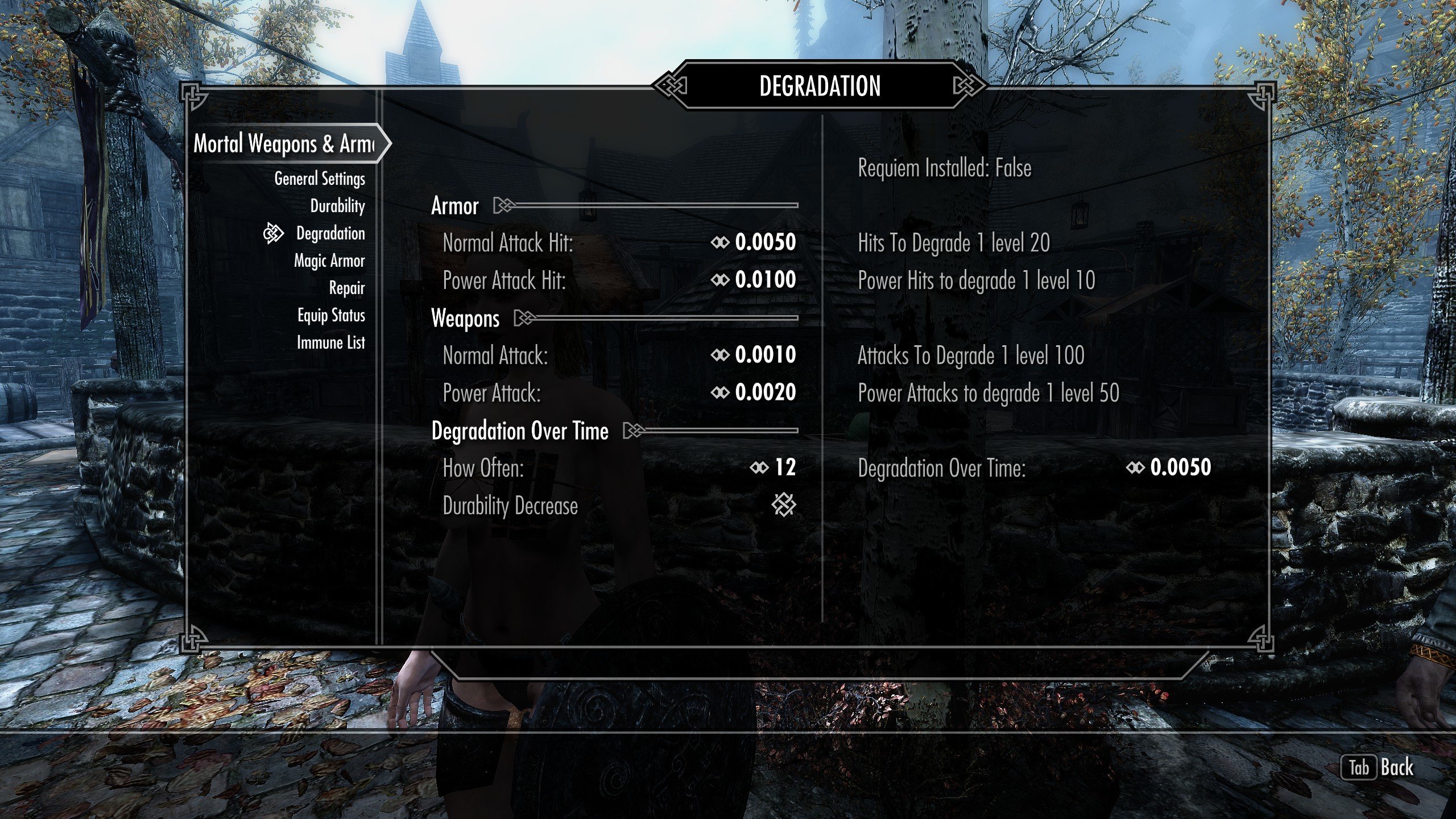Edit weapons Normal Attack value 0.0010
This screenshot has height=819, width=1456.
pos(764,355)
